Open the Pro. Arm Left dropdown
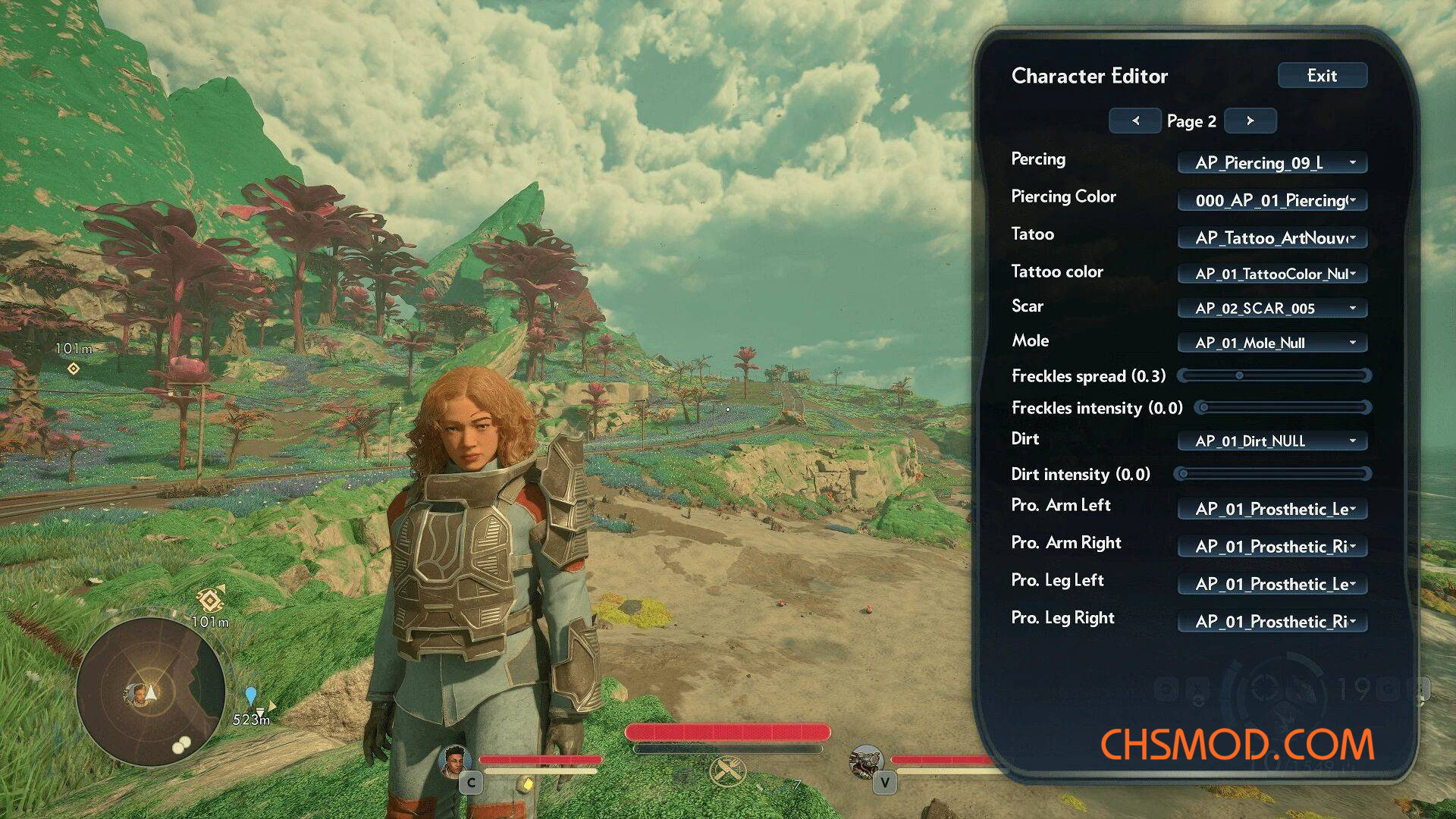 pyautogui.click(x=1272, y=509)
